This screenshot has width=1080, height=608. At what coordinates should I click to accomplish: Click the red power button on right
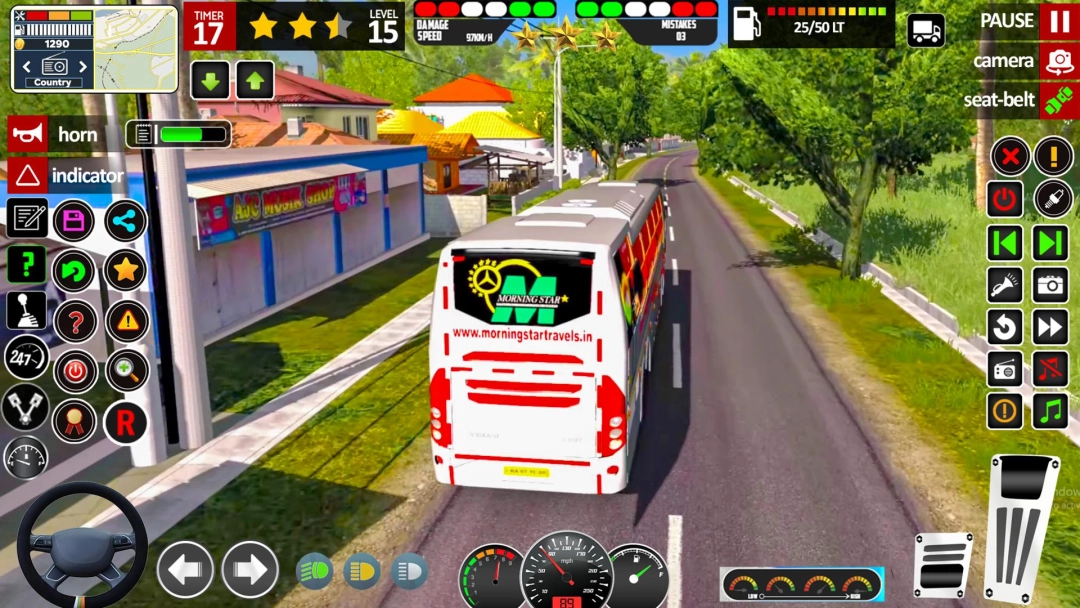click(x=1005, y=198)
